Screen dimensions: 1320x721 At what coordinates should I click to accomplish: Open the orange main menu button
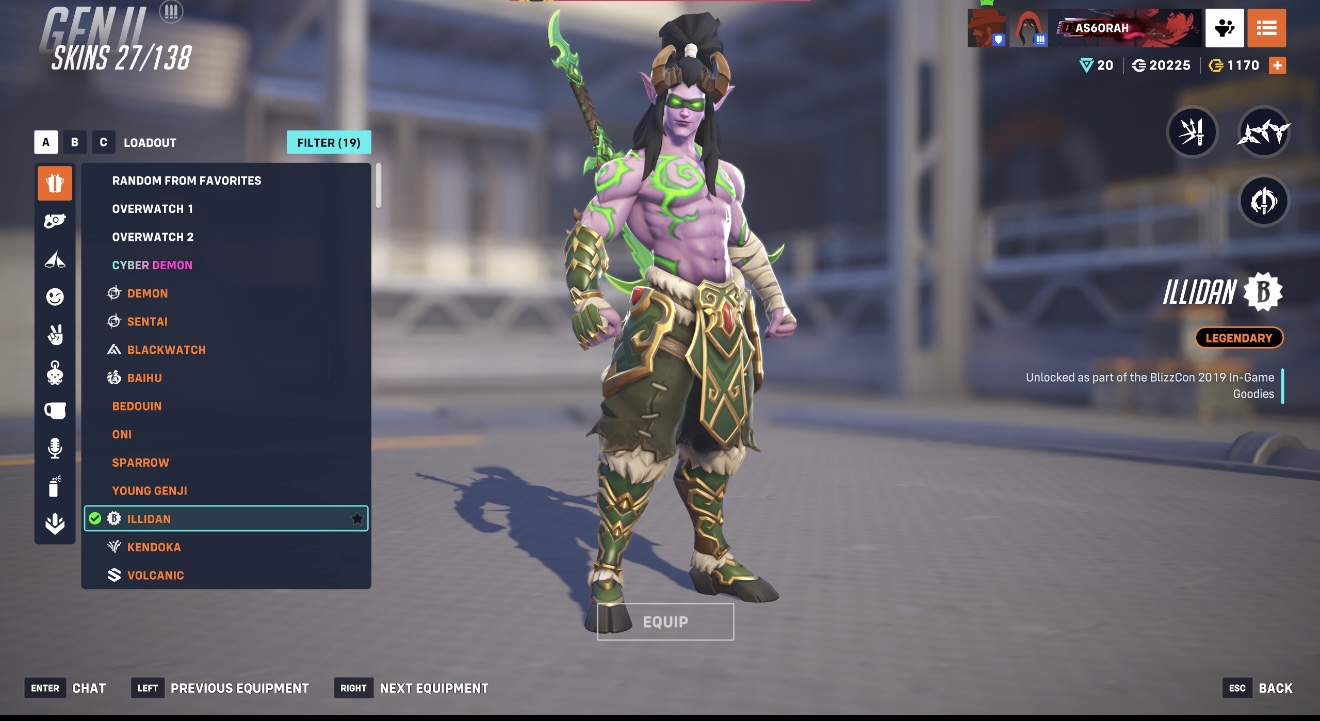(1267, 28)
